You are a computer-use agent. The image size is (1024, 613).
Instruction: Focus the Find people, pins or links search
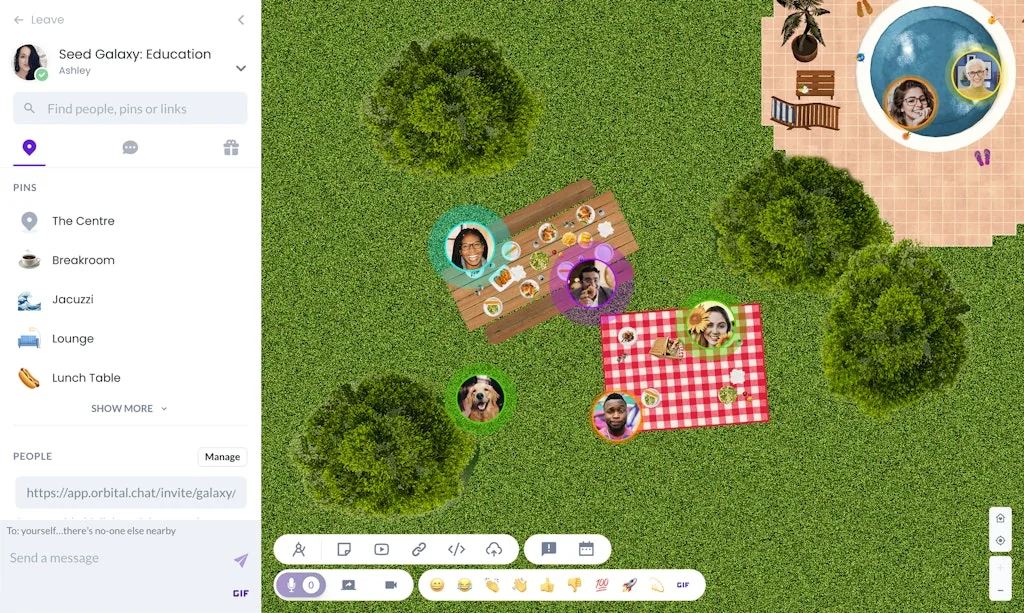(x=130, y=109)
